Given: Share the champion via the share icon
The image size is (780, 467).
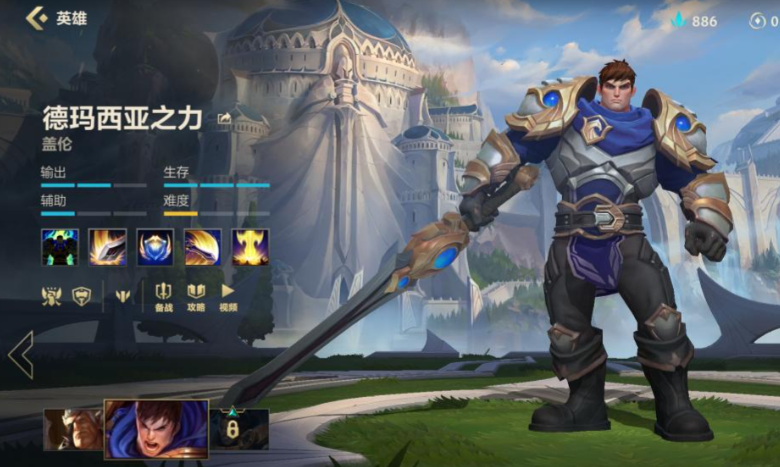Looking at the screenshot, I should point(224,118).
